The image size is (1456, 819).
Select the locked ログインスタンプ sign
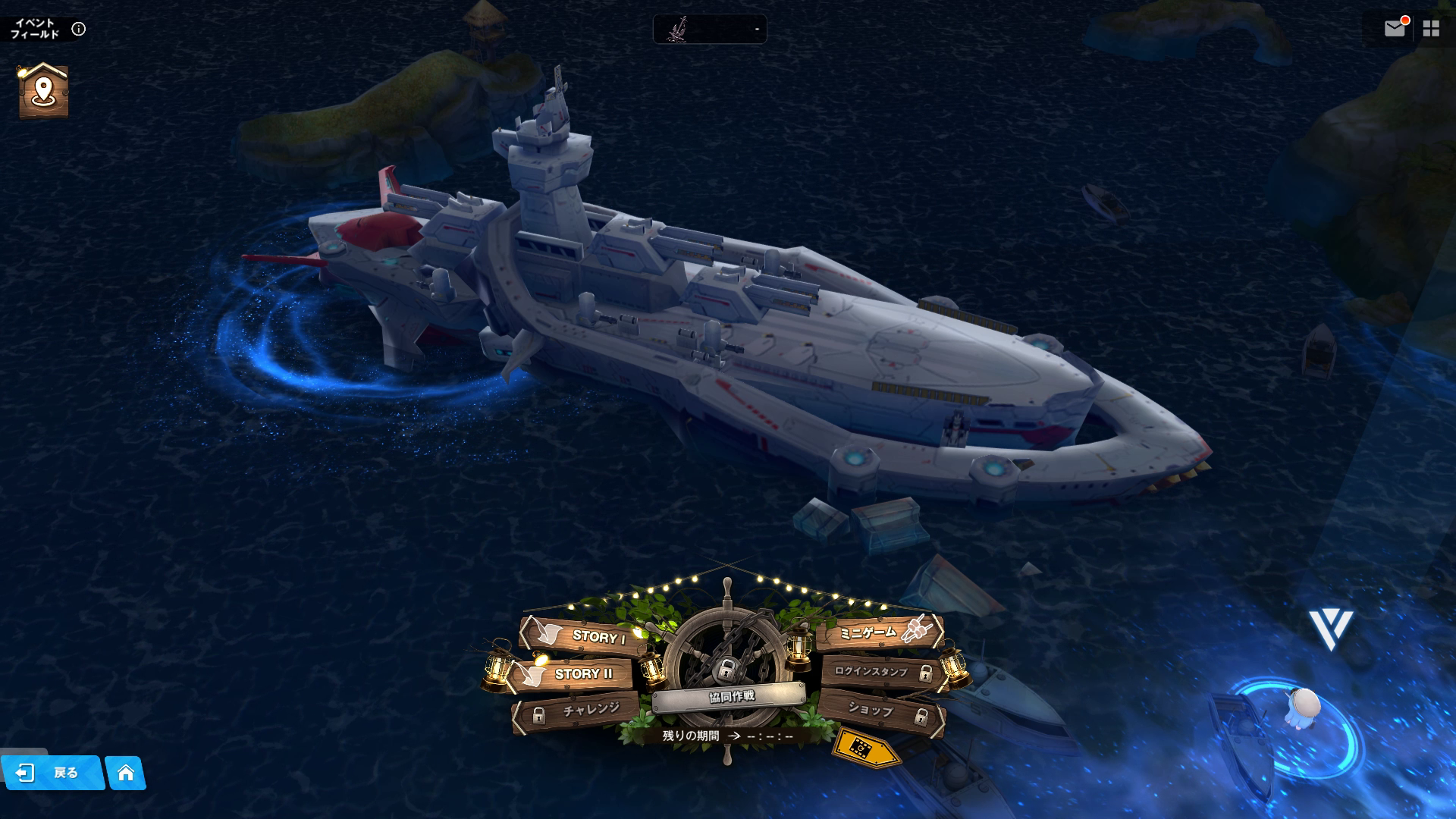tap(881, 672)
